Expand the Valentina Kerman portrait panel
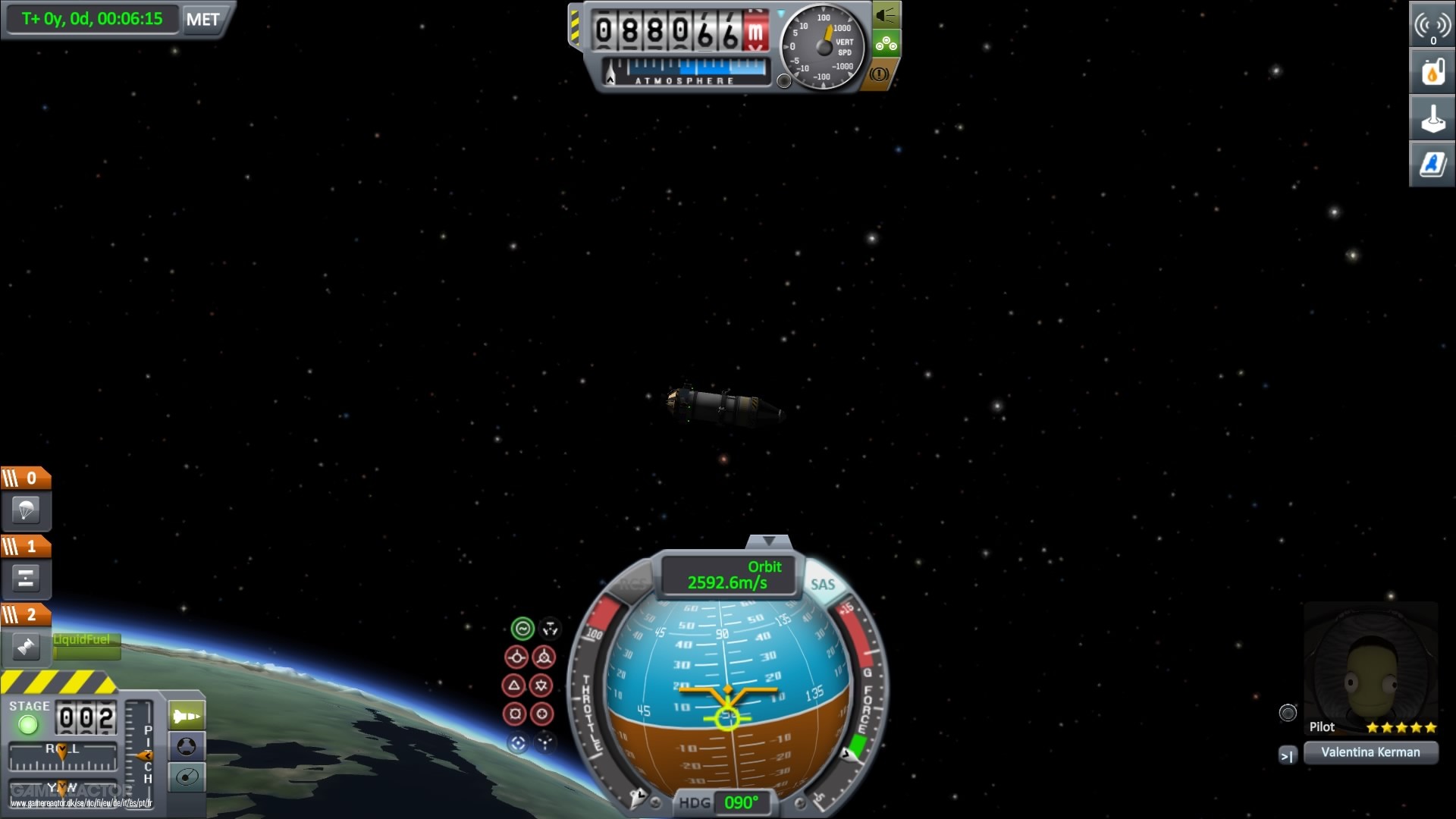This screenshot has width=1456, height=819. (1288, 755)
